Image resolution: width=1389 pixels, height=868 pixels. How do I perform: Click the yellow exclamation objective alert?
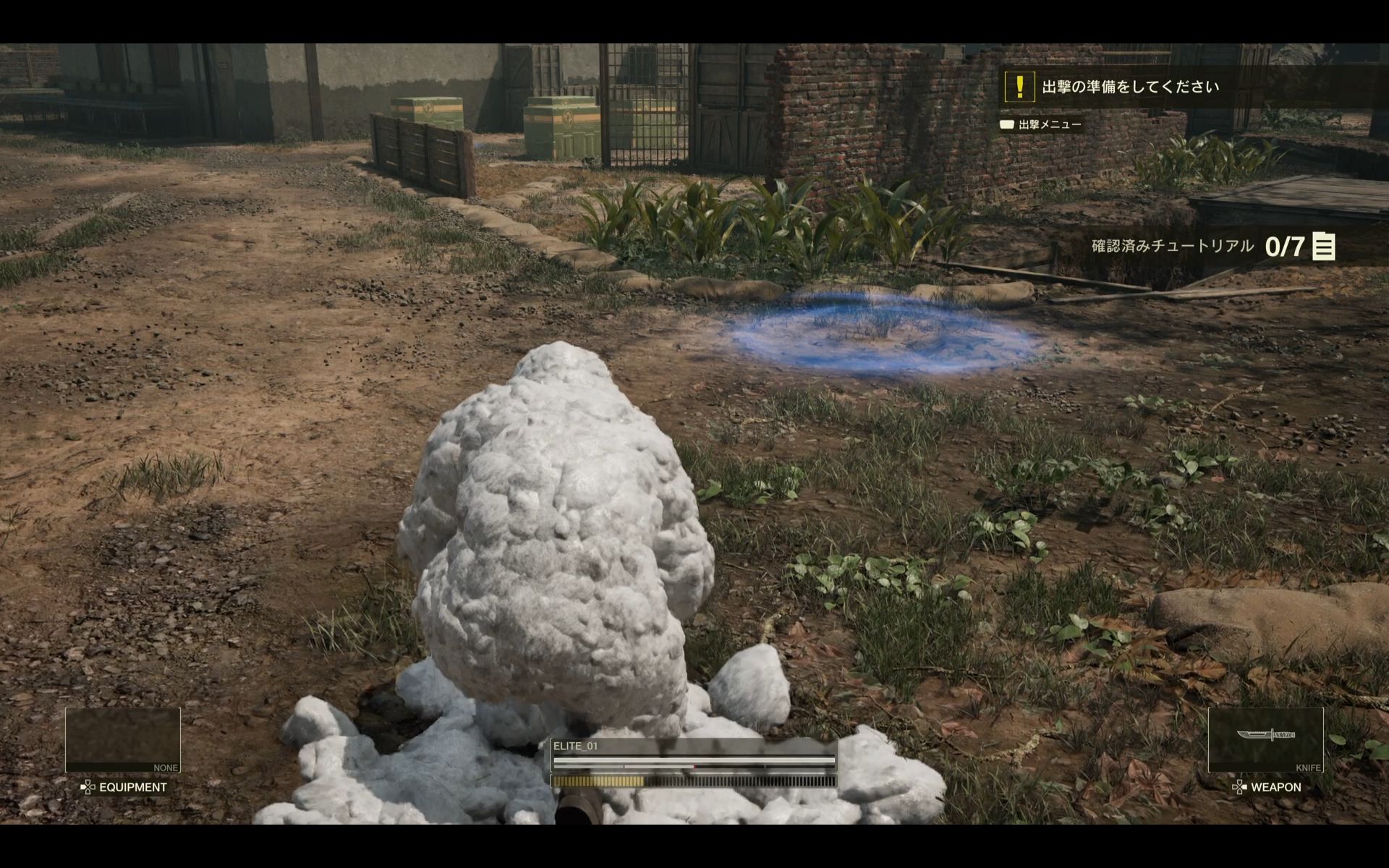(1019, 87)
